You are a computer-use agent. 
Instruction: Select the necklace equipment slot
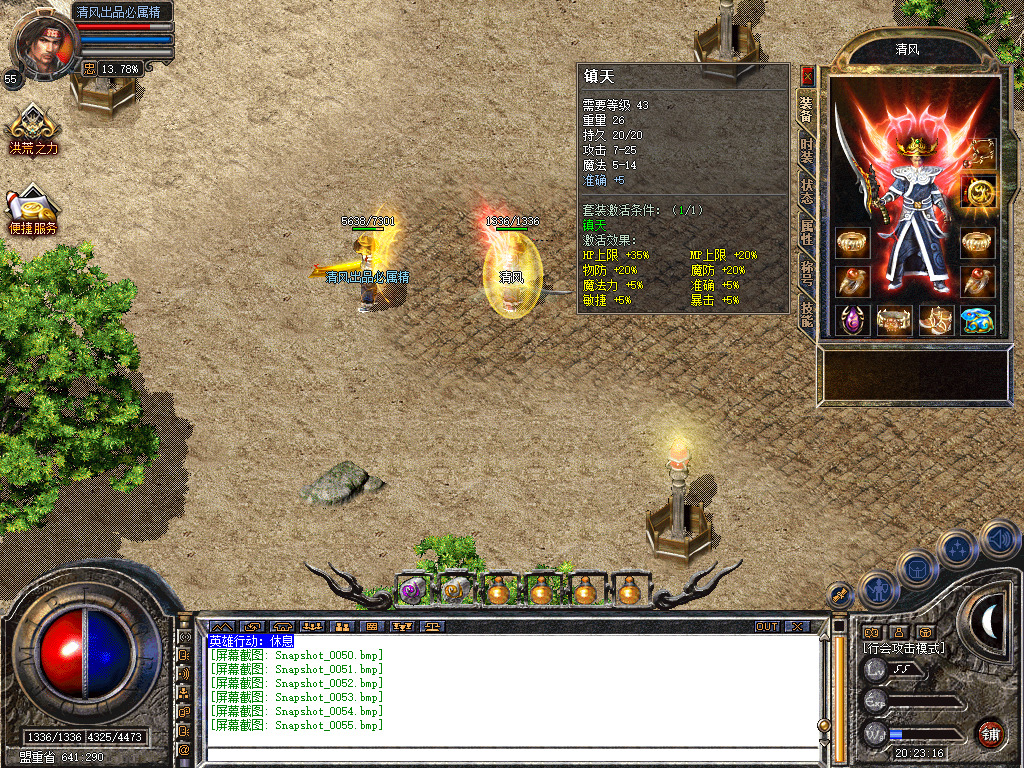click(980, 152)
